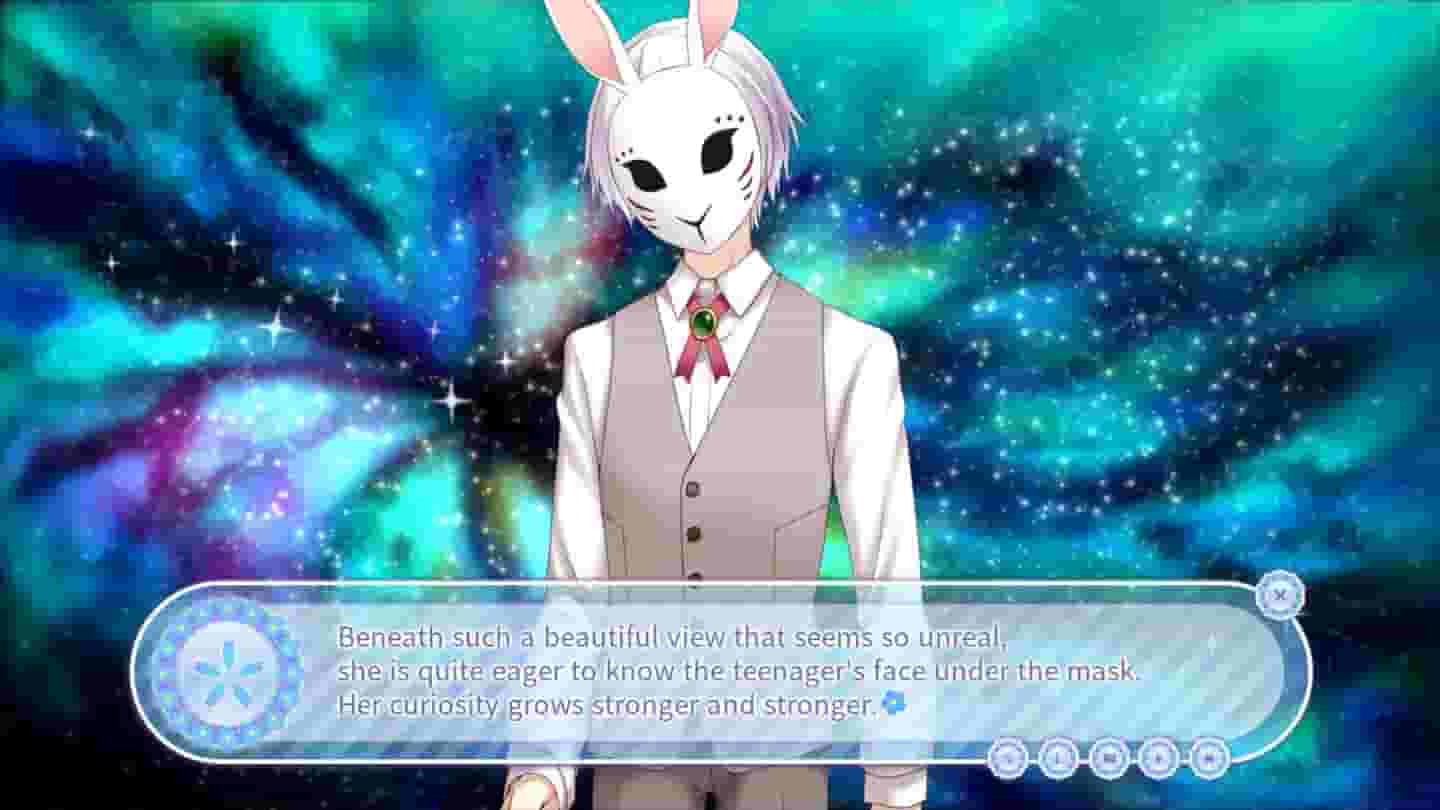Click the middle icon of the quick-menu row

click(x=1106, y=760)
